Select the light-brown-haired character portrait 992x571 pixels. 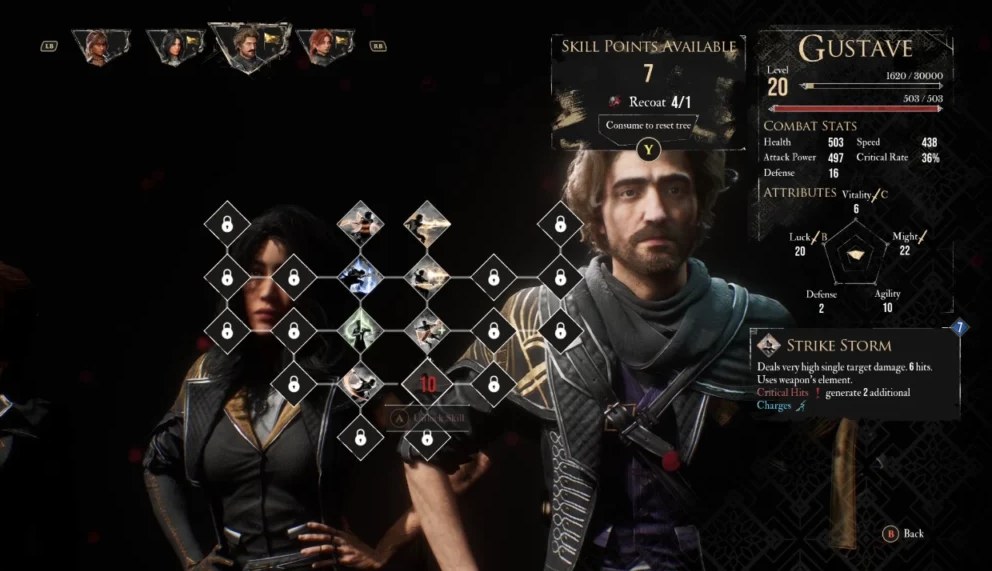coord(102,46)
